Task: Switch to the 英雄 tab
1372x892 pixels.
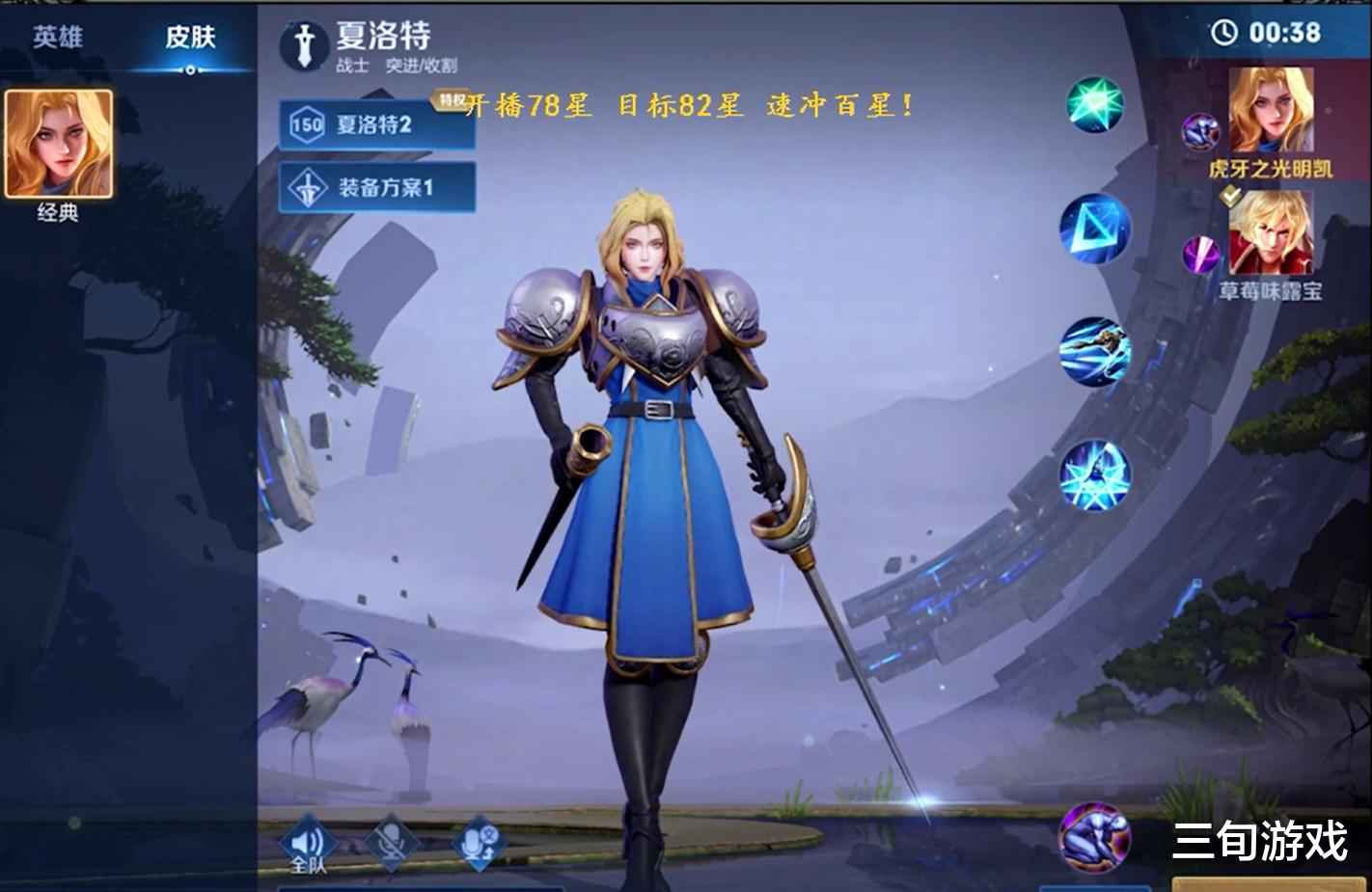Action: (58, 39)
